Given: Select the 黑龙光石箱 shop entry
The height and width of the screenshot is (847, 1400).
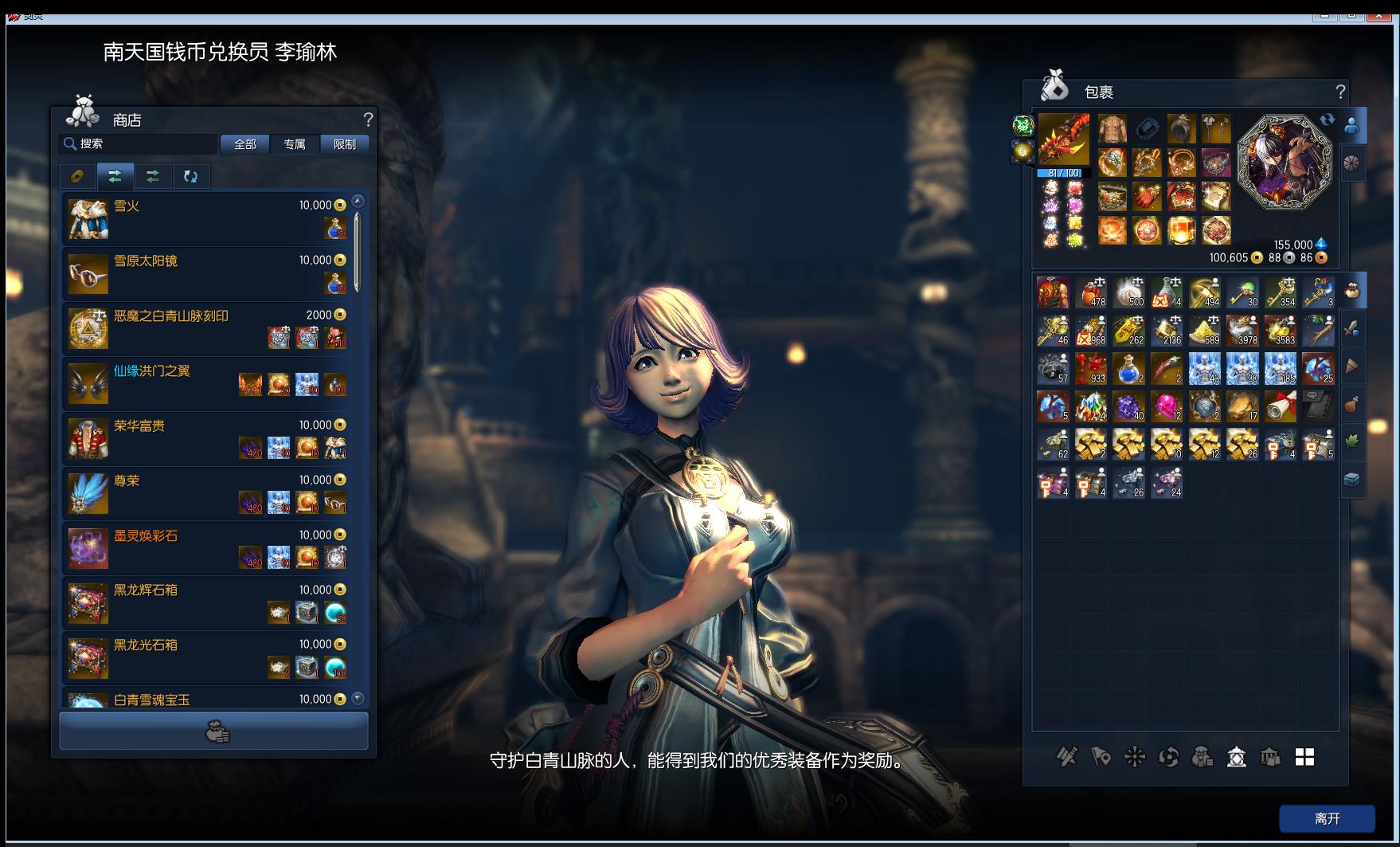Looking at the screenshot, I should [207, 658].
